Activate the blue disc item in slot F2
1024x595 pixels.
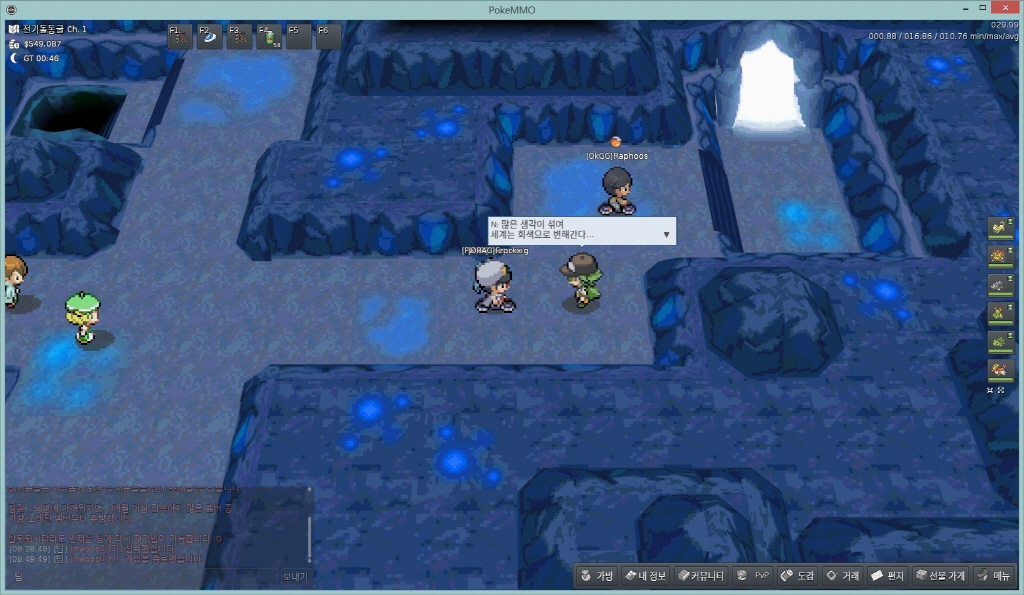tap(210, 37)
